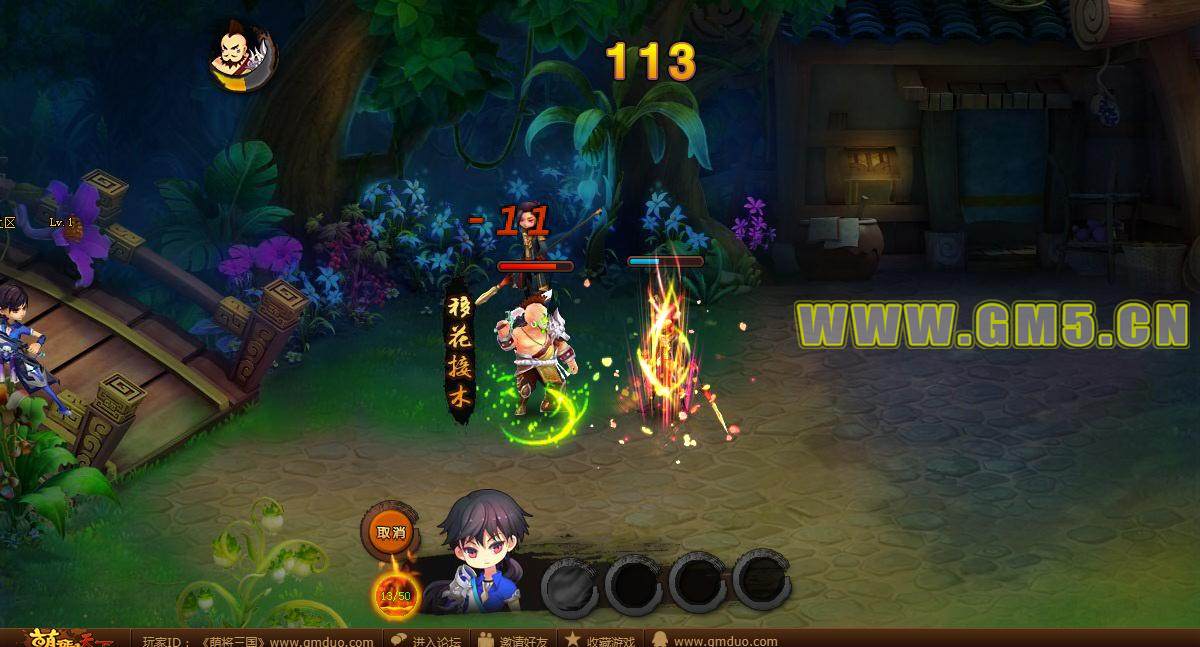Viewport: 1200px width, 647px height.
Task: Click the 取消 cancel button
Action: tap(391, 533)
